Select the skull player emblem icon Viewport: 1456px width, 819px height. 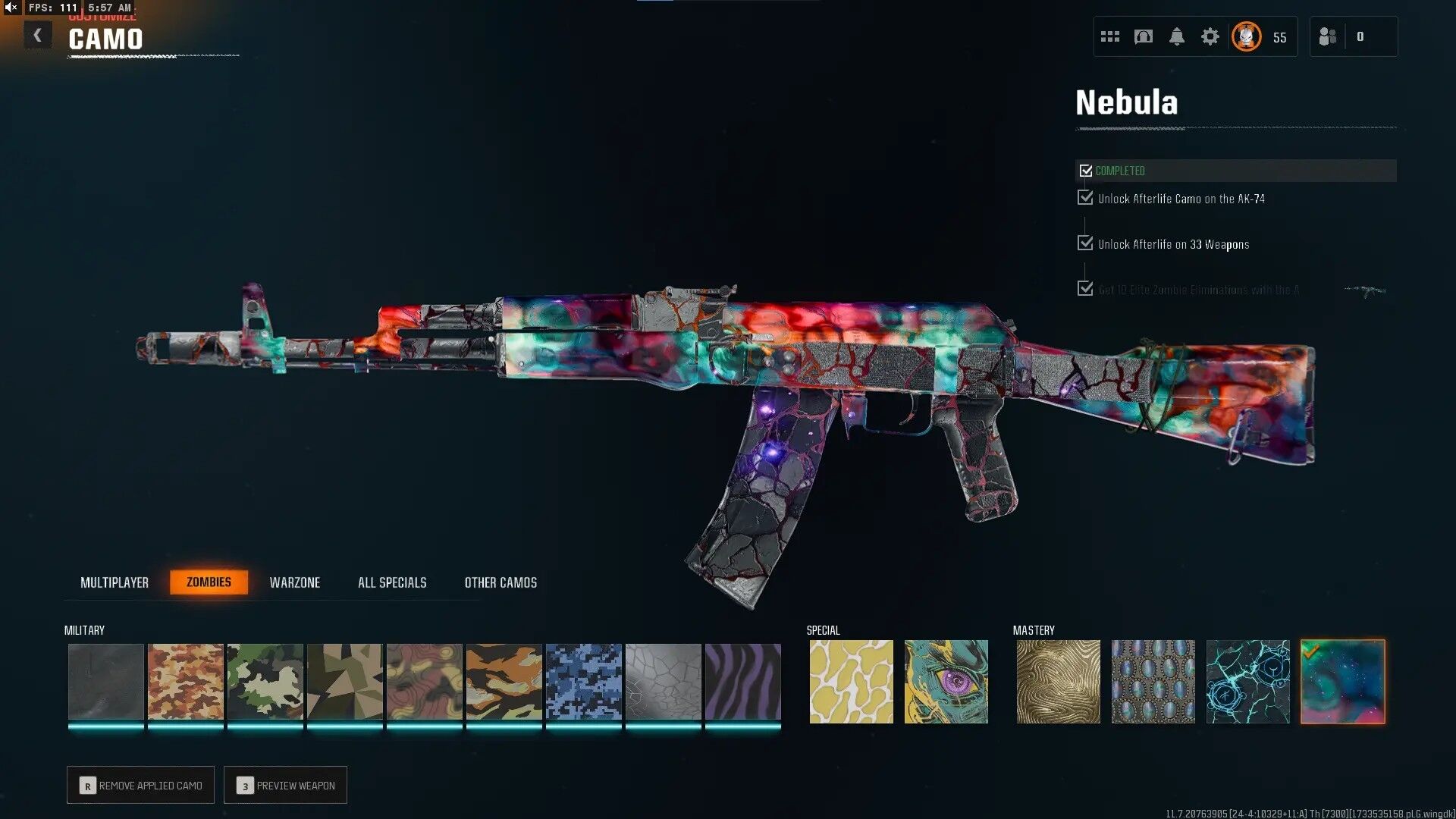click(1246, 36)
